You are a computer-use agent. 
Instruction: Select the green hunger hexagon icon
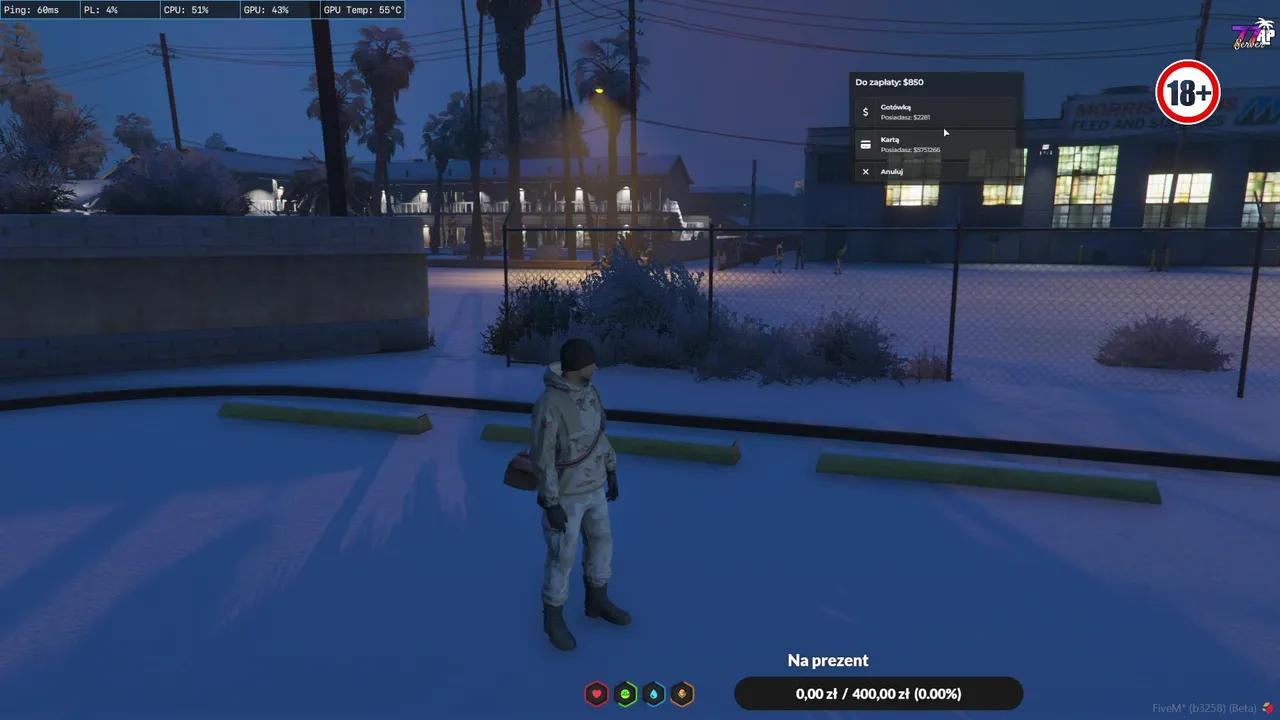(626, 693)
